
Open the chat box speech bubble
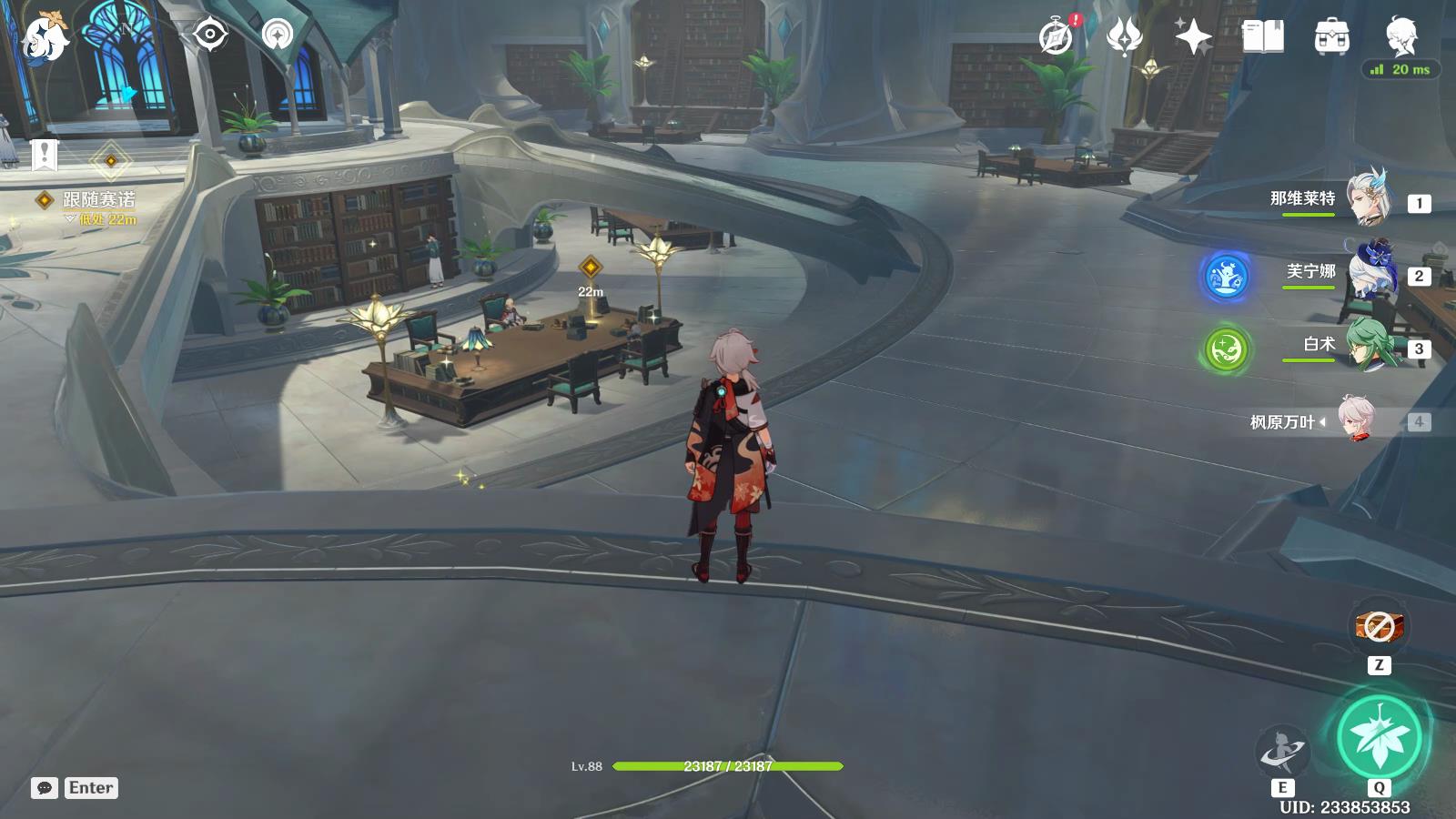tap(45, 788)
